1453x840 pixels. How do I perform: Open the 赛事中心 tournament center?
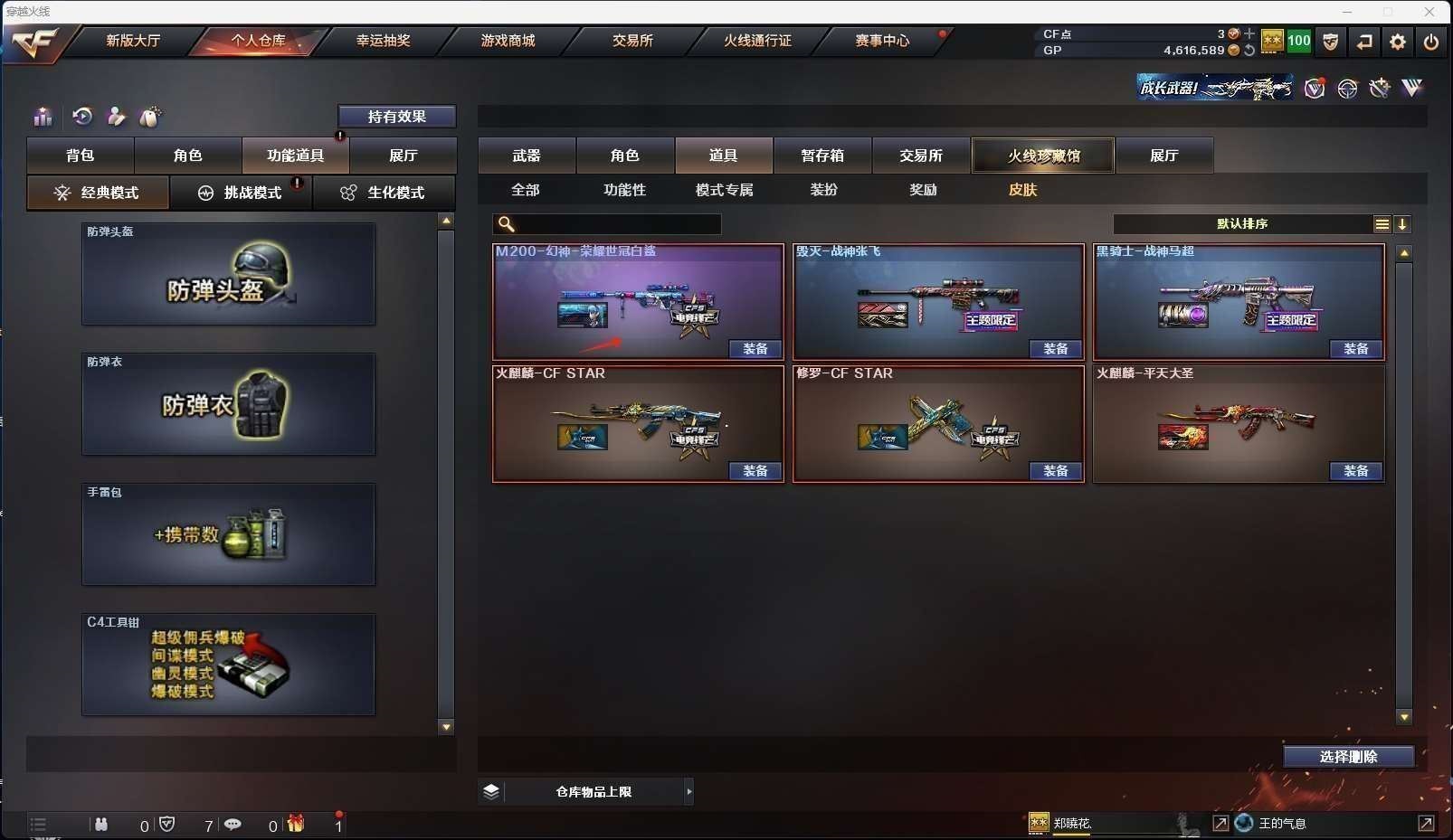(882, 41)
